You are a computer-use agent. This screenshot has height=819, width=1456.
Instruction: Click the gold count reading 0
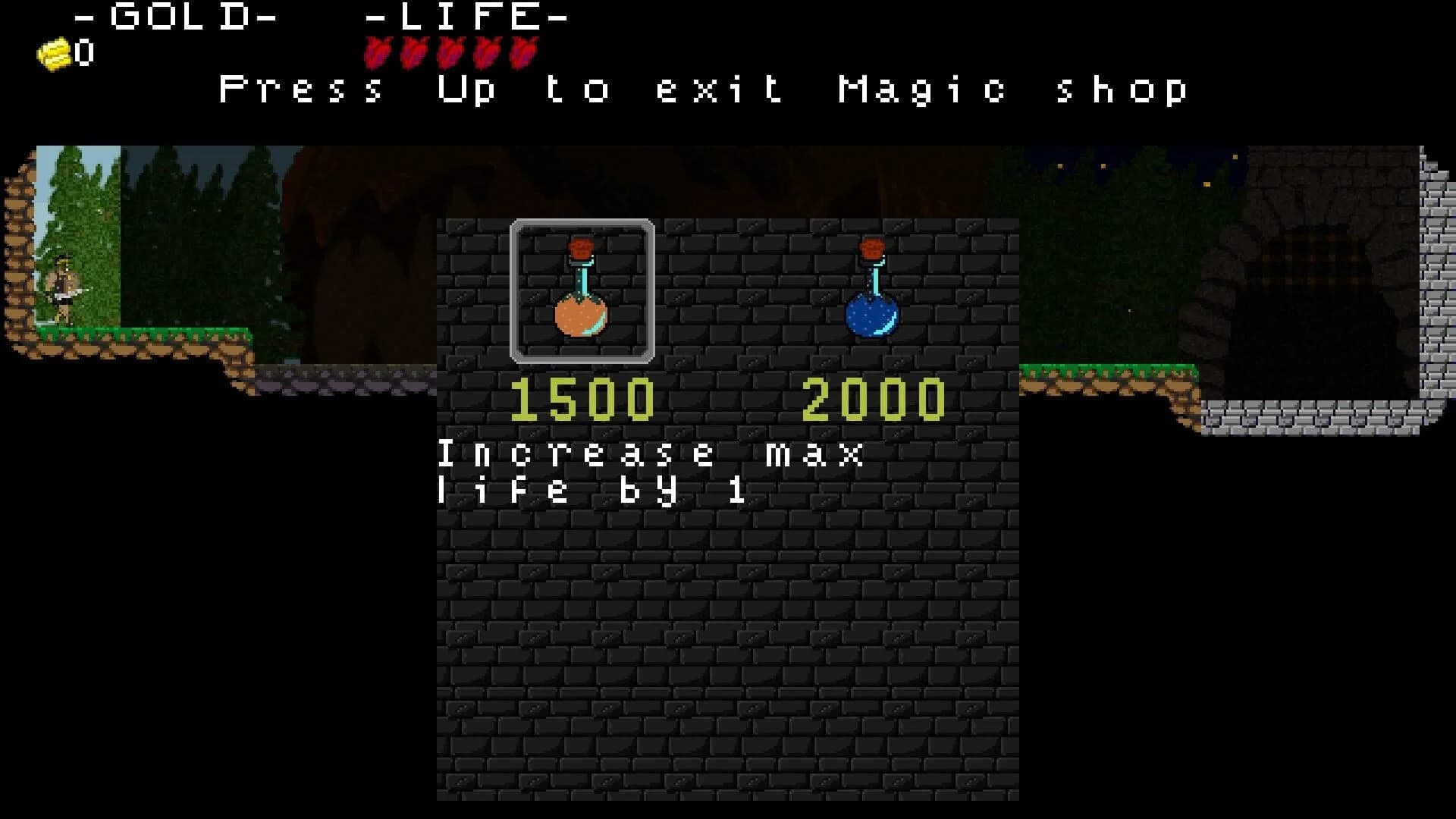(83, 53)
